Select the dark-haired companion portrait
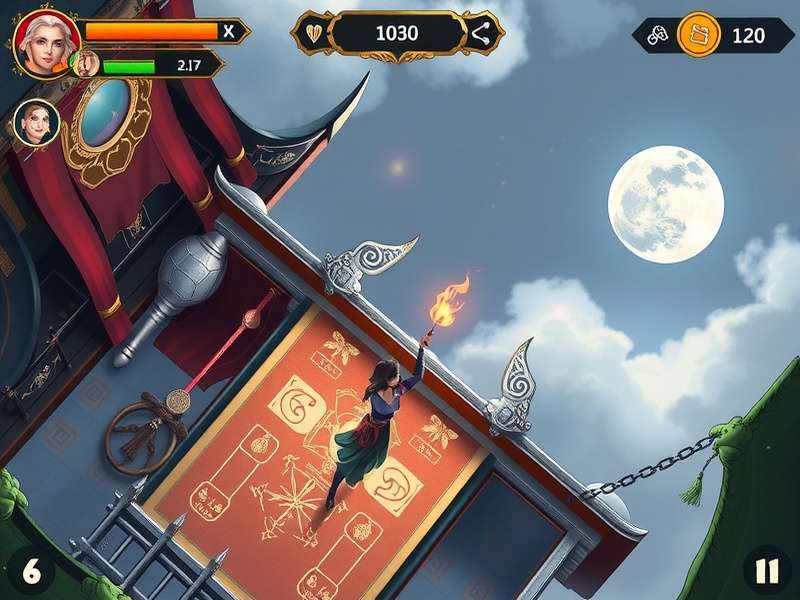The width and height of the screenshot is (800, 600). [x=37, y=122]
